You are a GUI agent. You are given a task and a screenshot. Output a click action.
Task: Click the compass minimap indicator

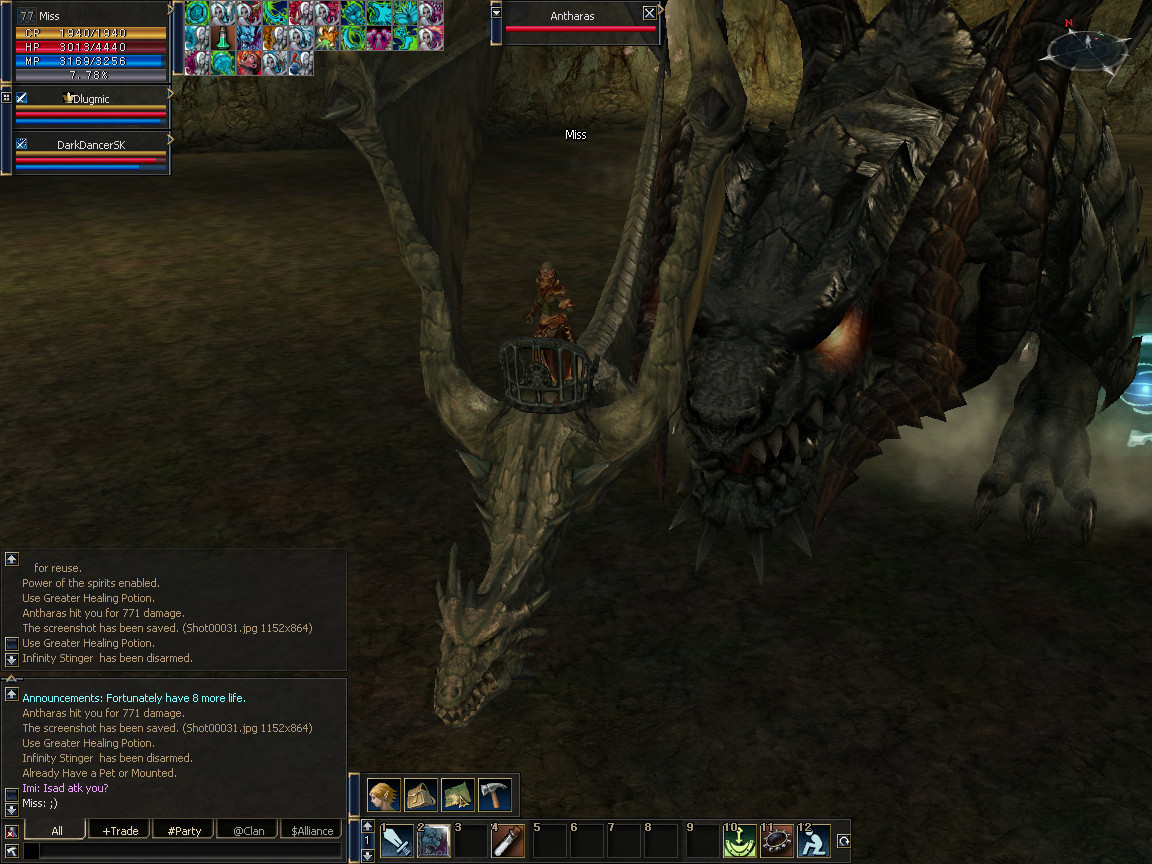pyautogui.click(x=1081, y=45)
